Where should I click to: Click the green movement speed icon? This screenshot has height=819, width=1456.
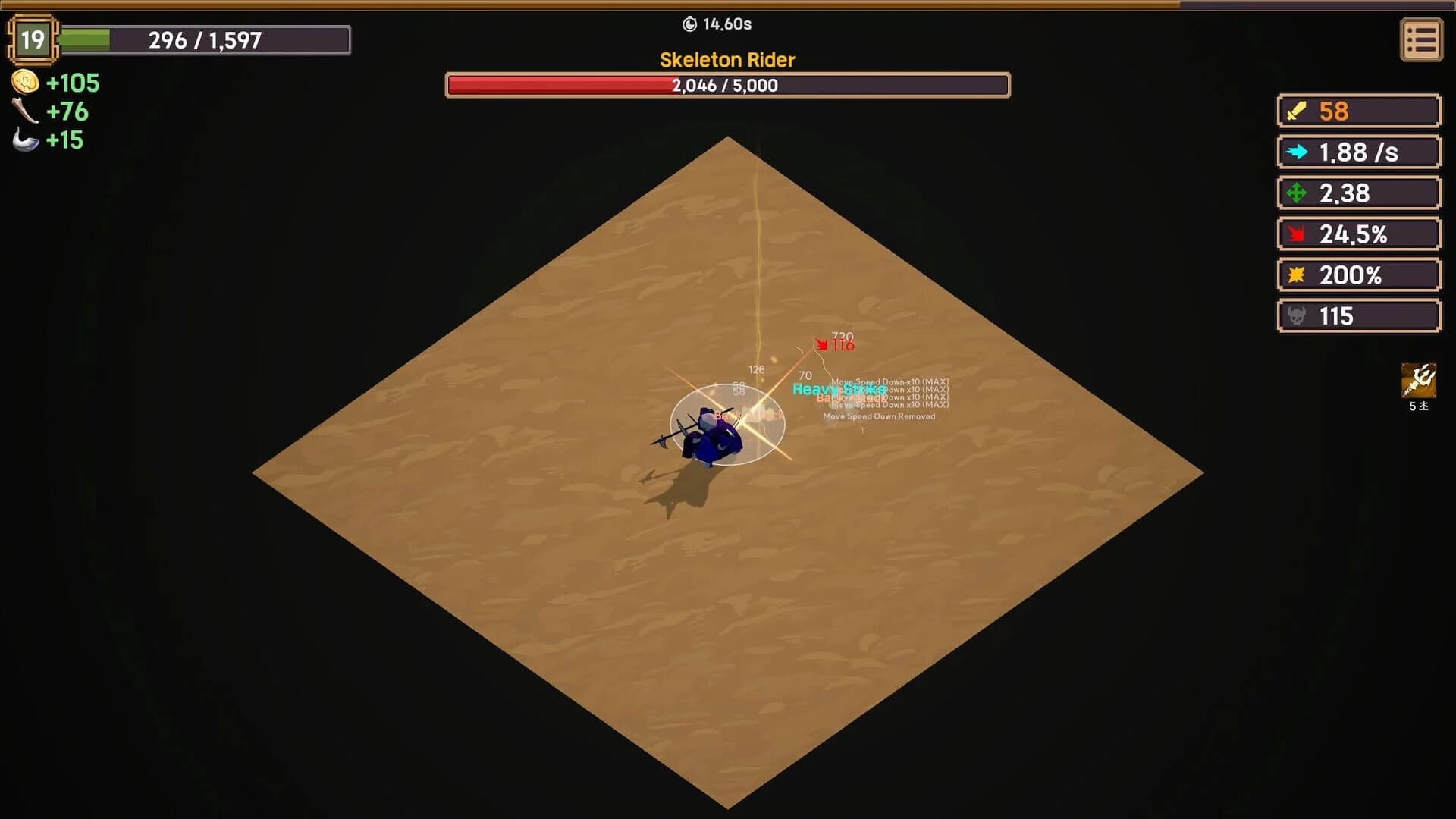[x=1298, y=193]
